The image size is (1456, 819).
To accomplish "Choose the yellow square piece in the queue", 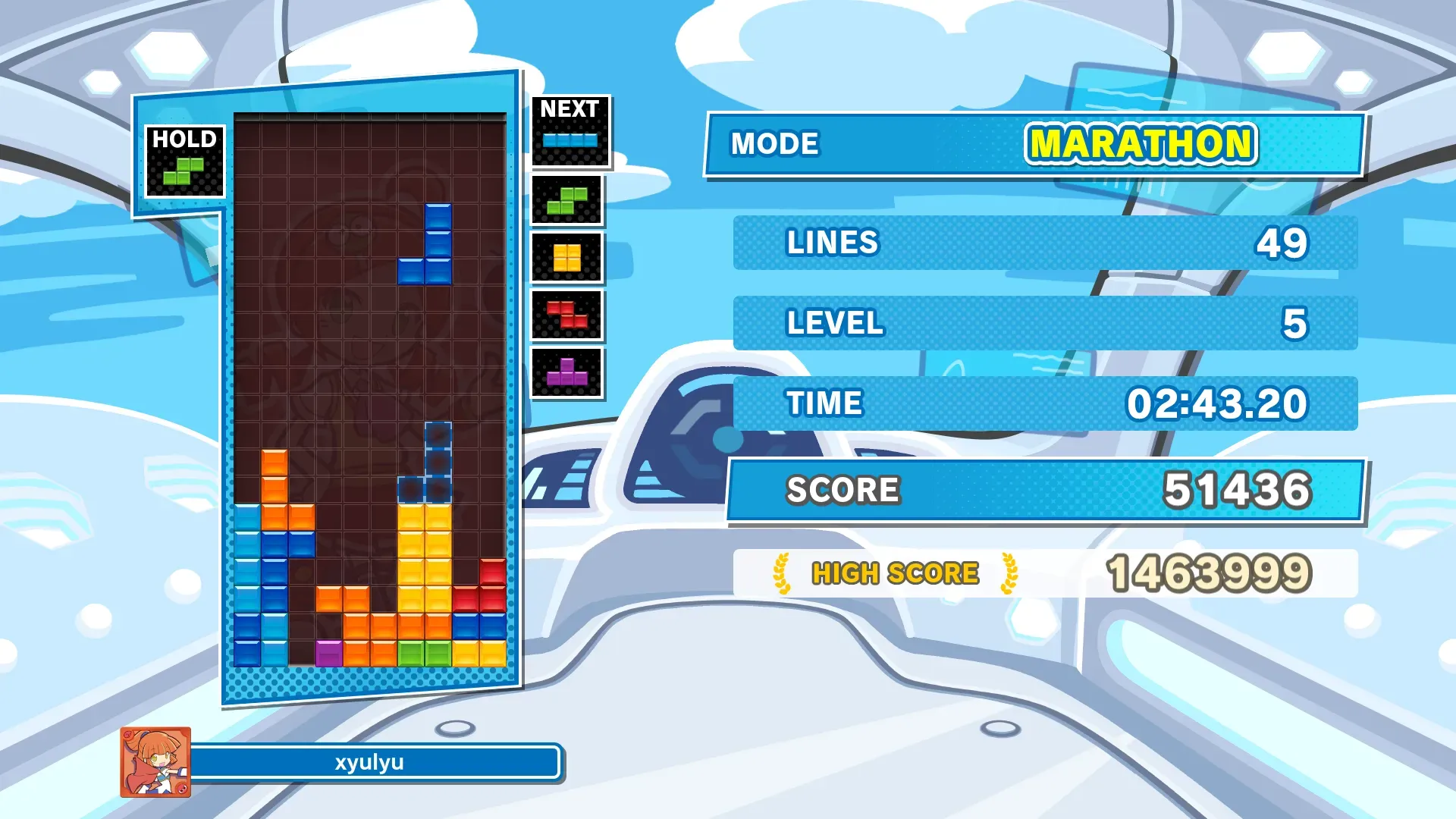I will coord(566,258).
